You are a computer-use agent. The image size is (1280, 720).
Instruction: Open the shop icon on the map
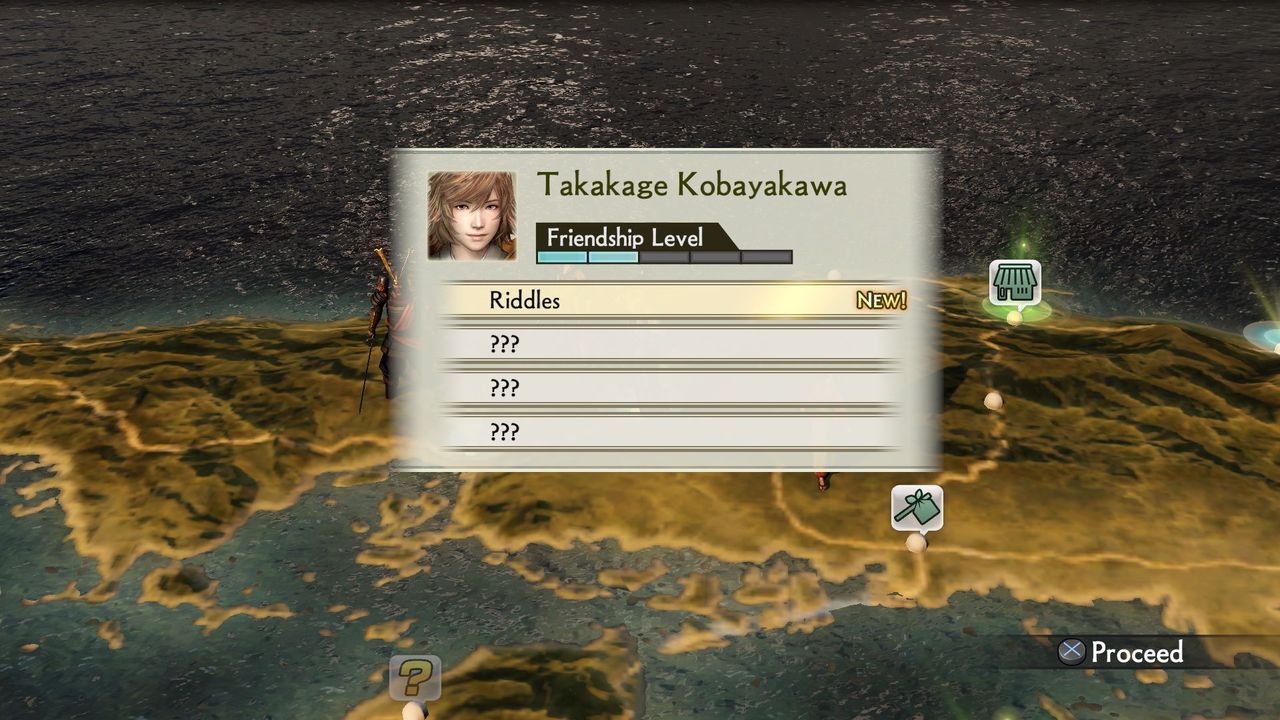click(1015, 283)
